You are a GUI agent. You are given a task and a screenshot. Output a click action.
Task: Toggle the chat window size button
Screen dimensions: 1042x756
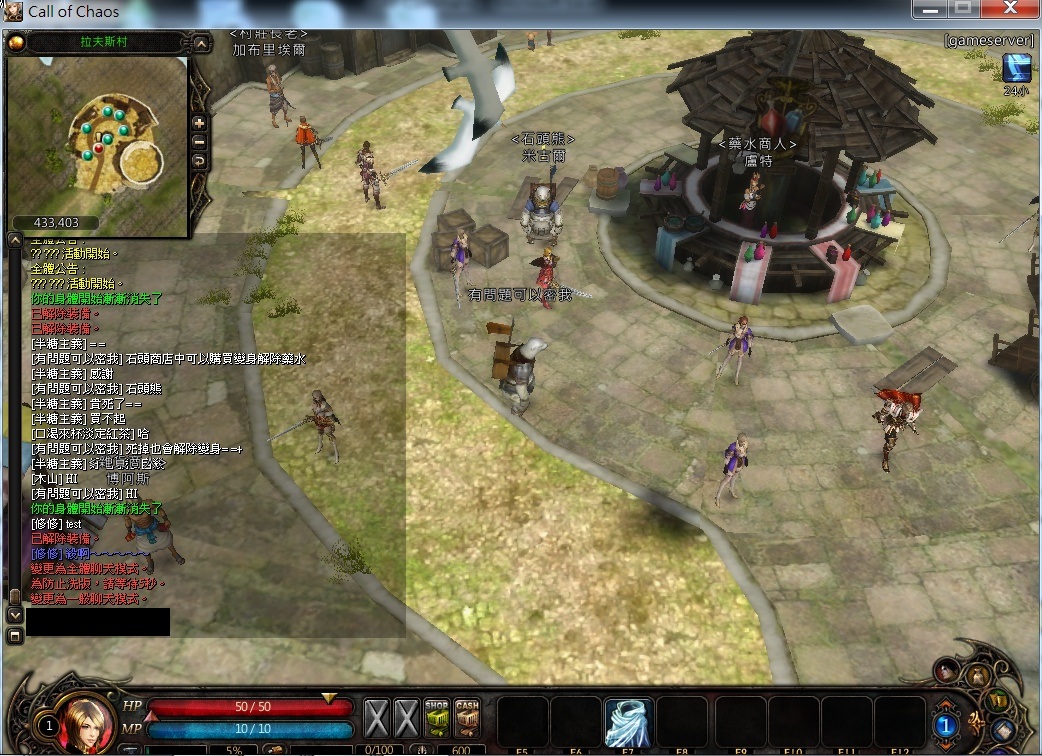tap(14, 636)
